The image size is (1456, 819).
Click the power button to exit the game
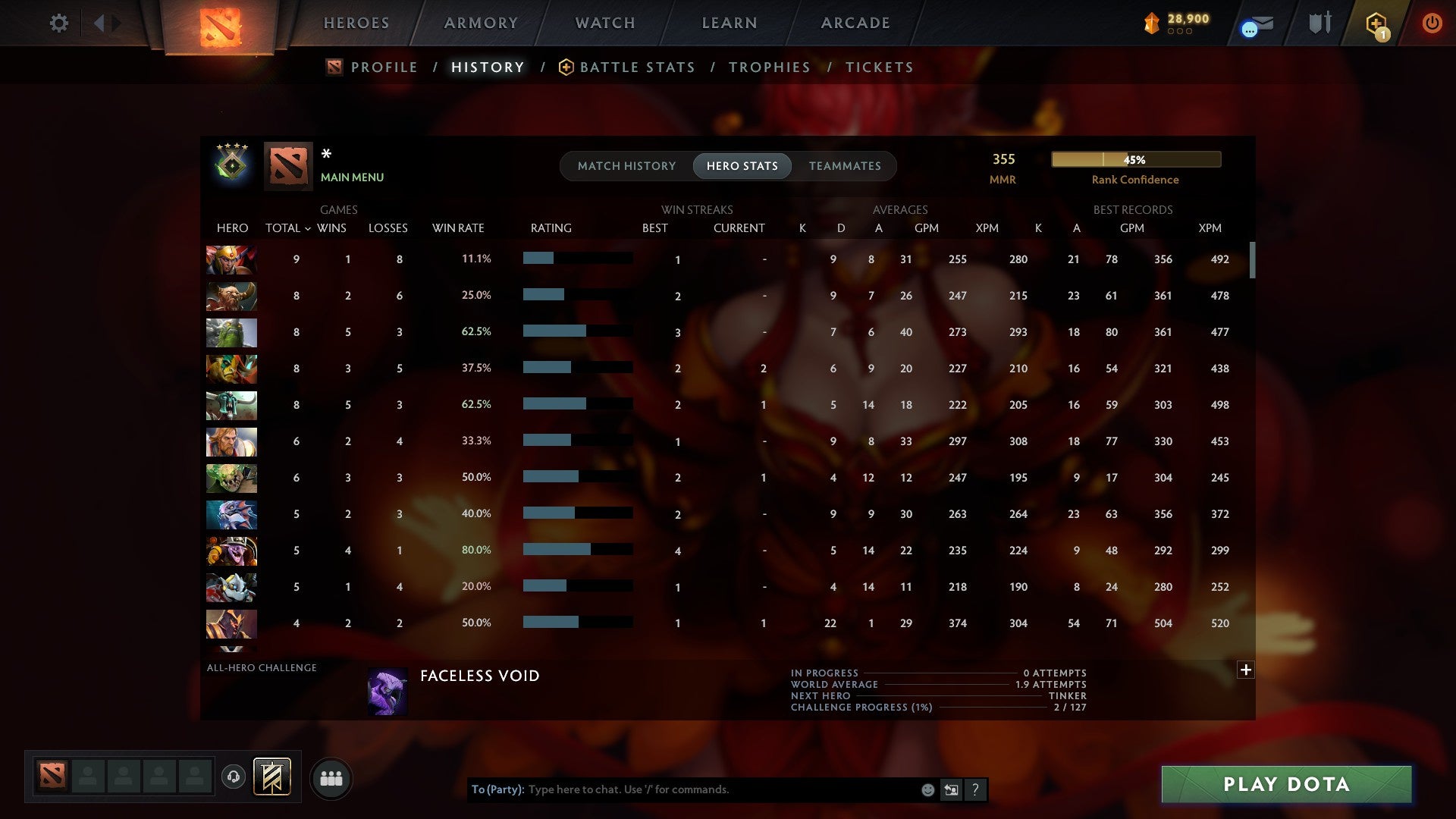pyautogui.click(x=1432, y=23)
